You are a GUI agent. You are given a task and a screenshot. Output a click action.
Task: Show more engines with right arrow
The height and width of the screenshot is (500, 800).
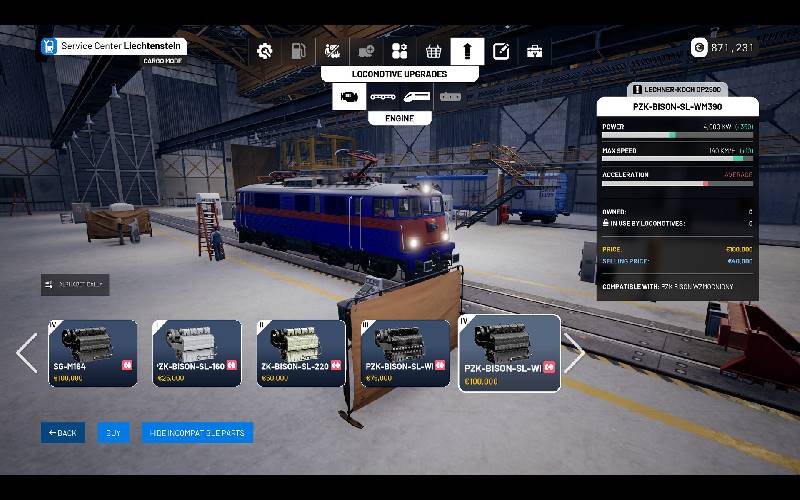[x=574, y=353]
